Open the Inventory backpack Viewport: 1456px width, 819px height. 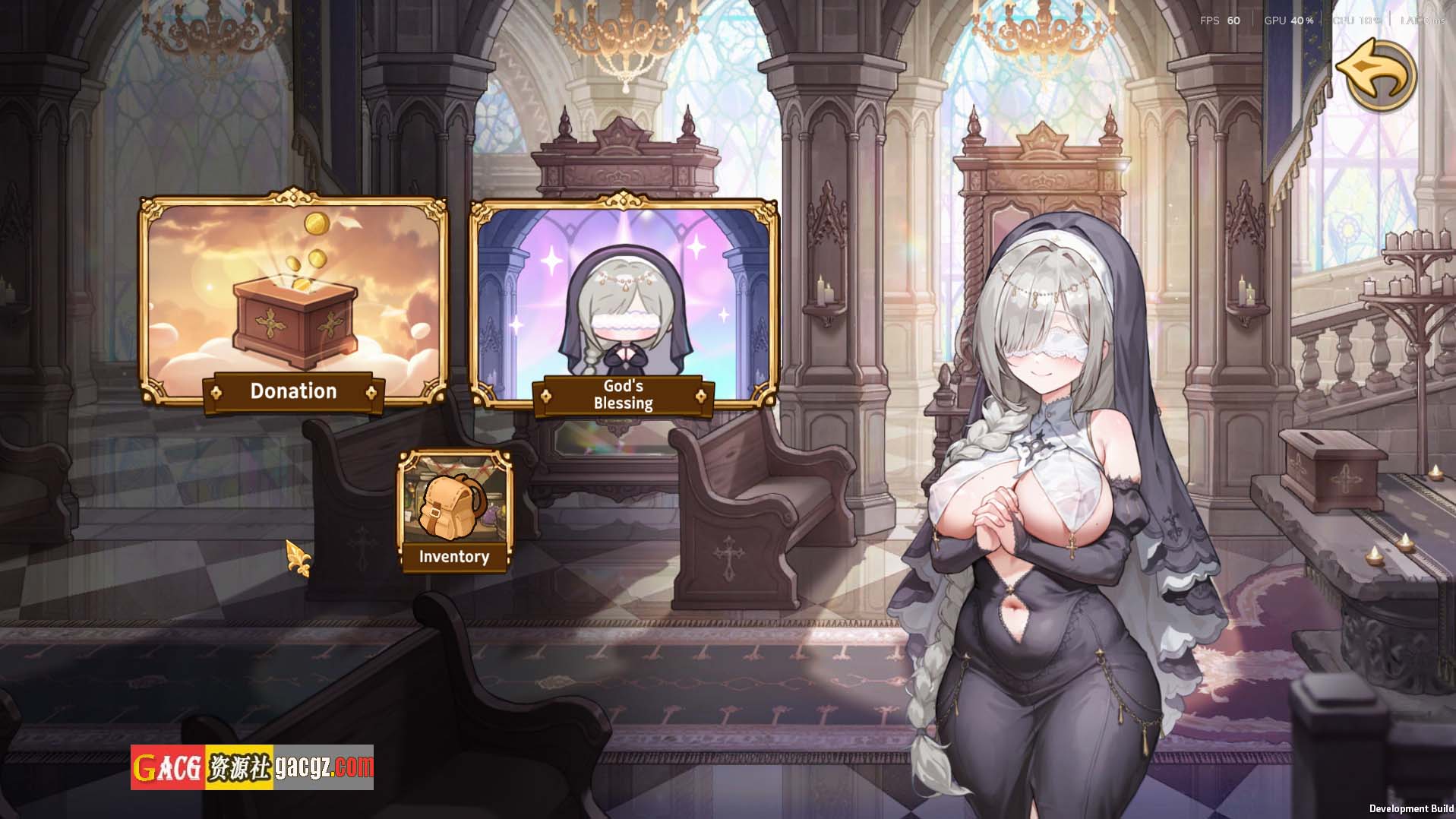coord(454,511)
